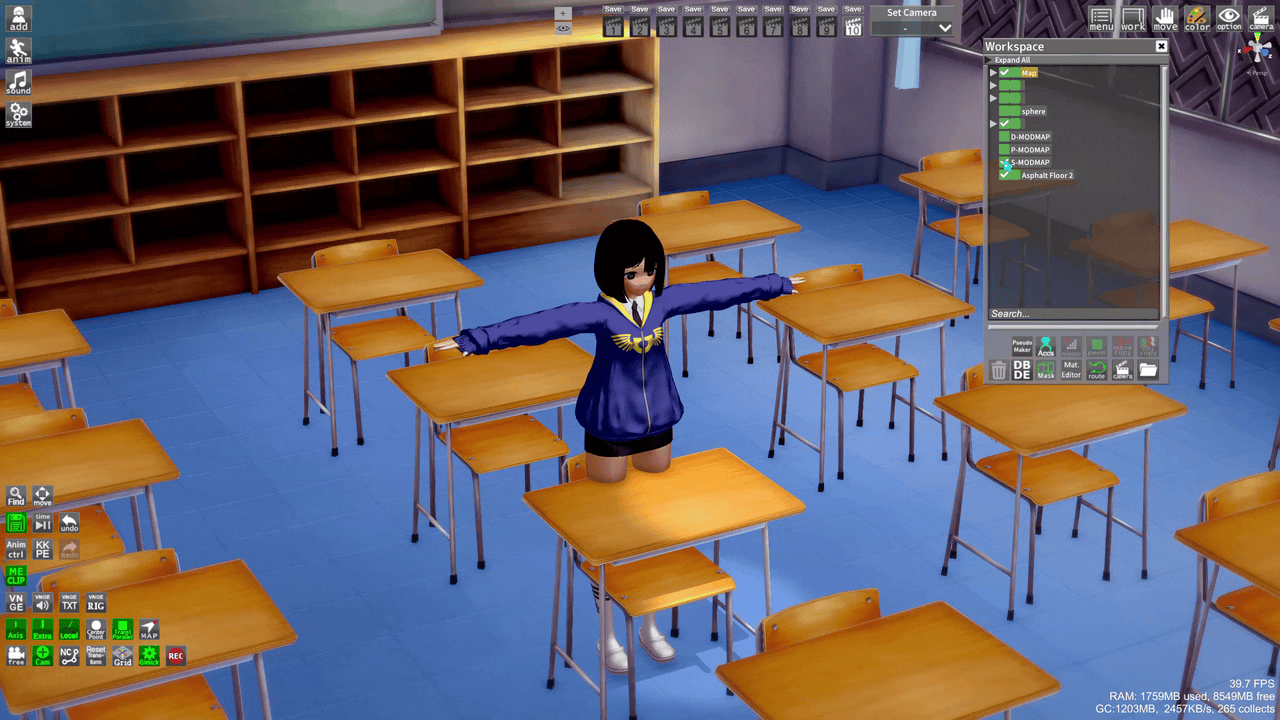Open the top-right menu panel
Viewport: 1280px width, 720px height.
(x=1100, y=20)
